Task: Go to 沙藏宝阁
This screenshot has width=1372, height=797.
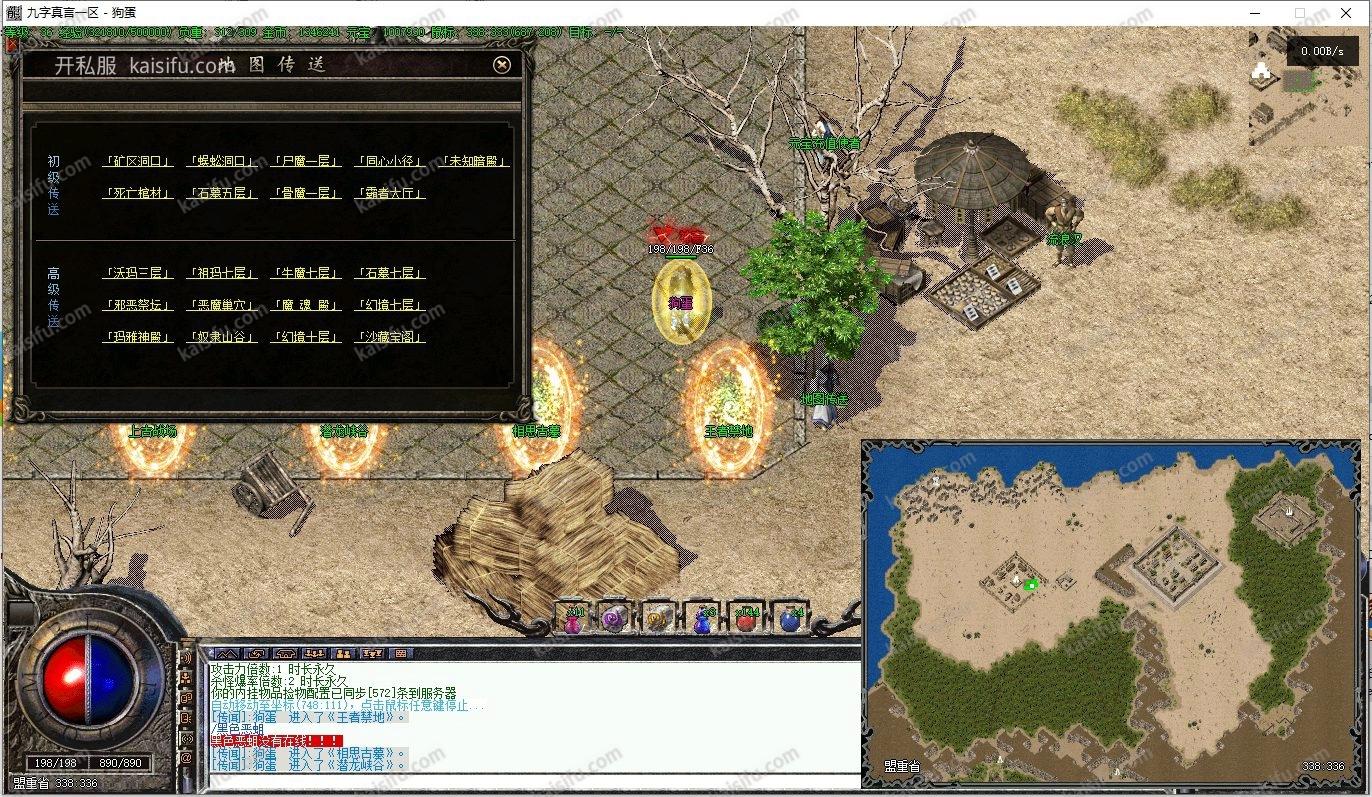Action: click(x=390, y=337)
